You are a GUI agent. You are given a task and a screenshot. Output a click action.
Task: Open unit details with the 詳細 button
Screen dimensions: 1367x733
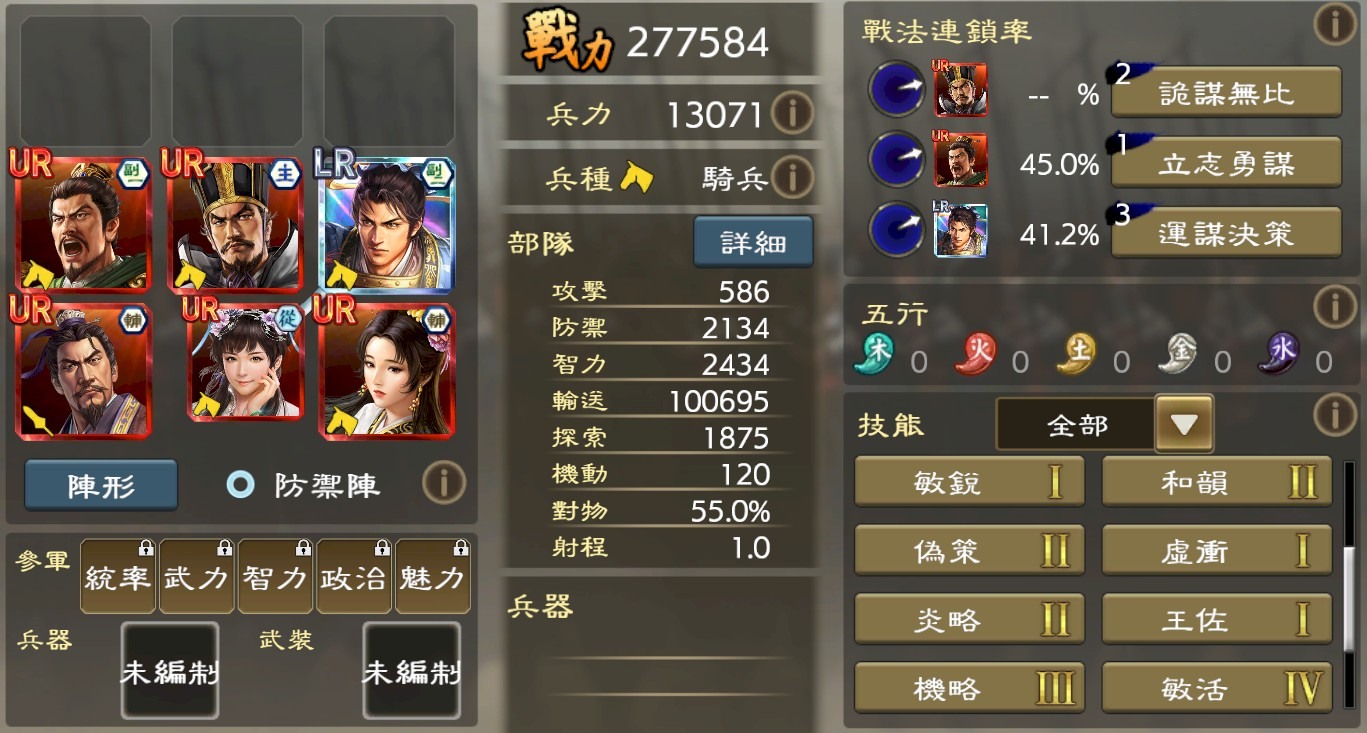click(x=753, y=241)
